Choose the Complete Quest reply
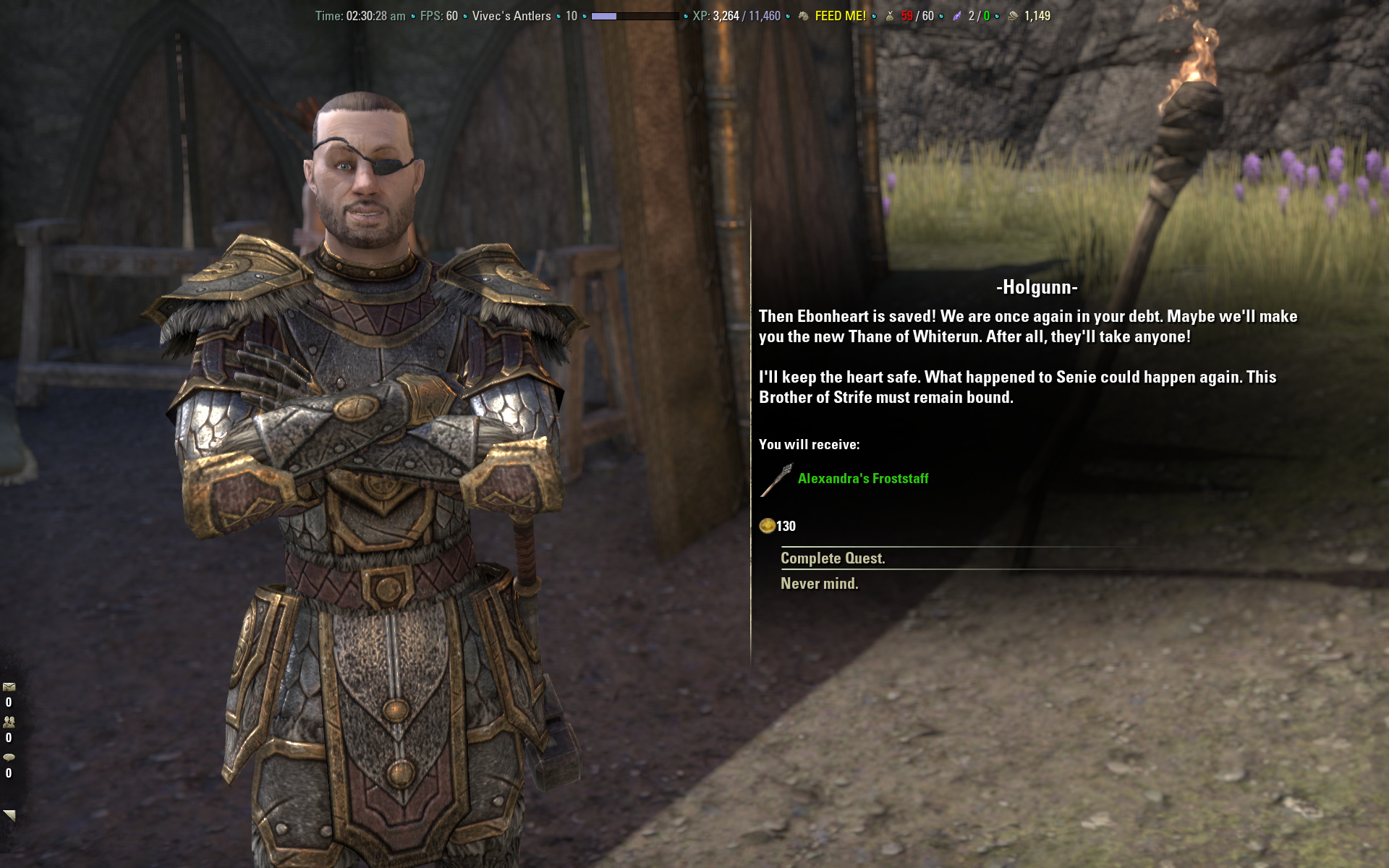 pos(833,558)
